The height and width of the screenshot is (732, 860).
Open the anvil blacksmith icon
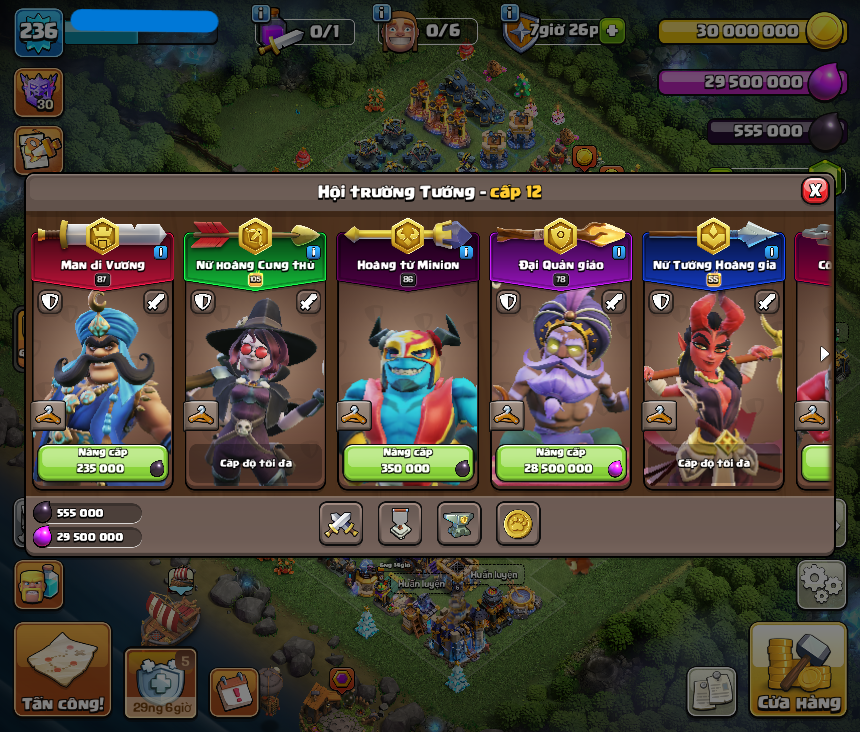click(459, 523)
